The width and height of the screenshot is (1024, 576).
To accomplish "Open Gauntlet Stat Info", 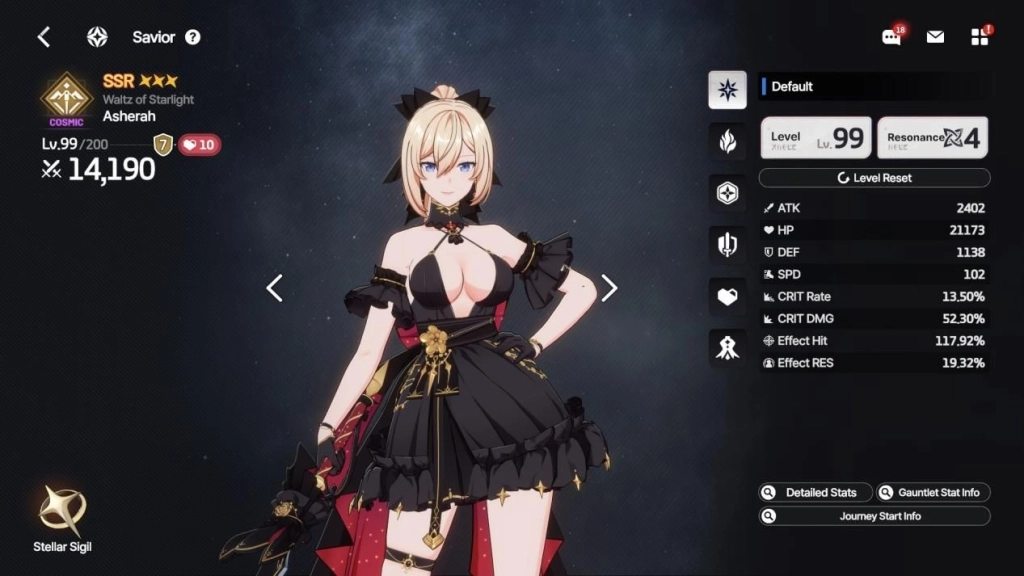I will tap(933, 492).
